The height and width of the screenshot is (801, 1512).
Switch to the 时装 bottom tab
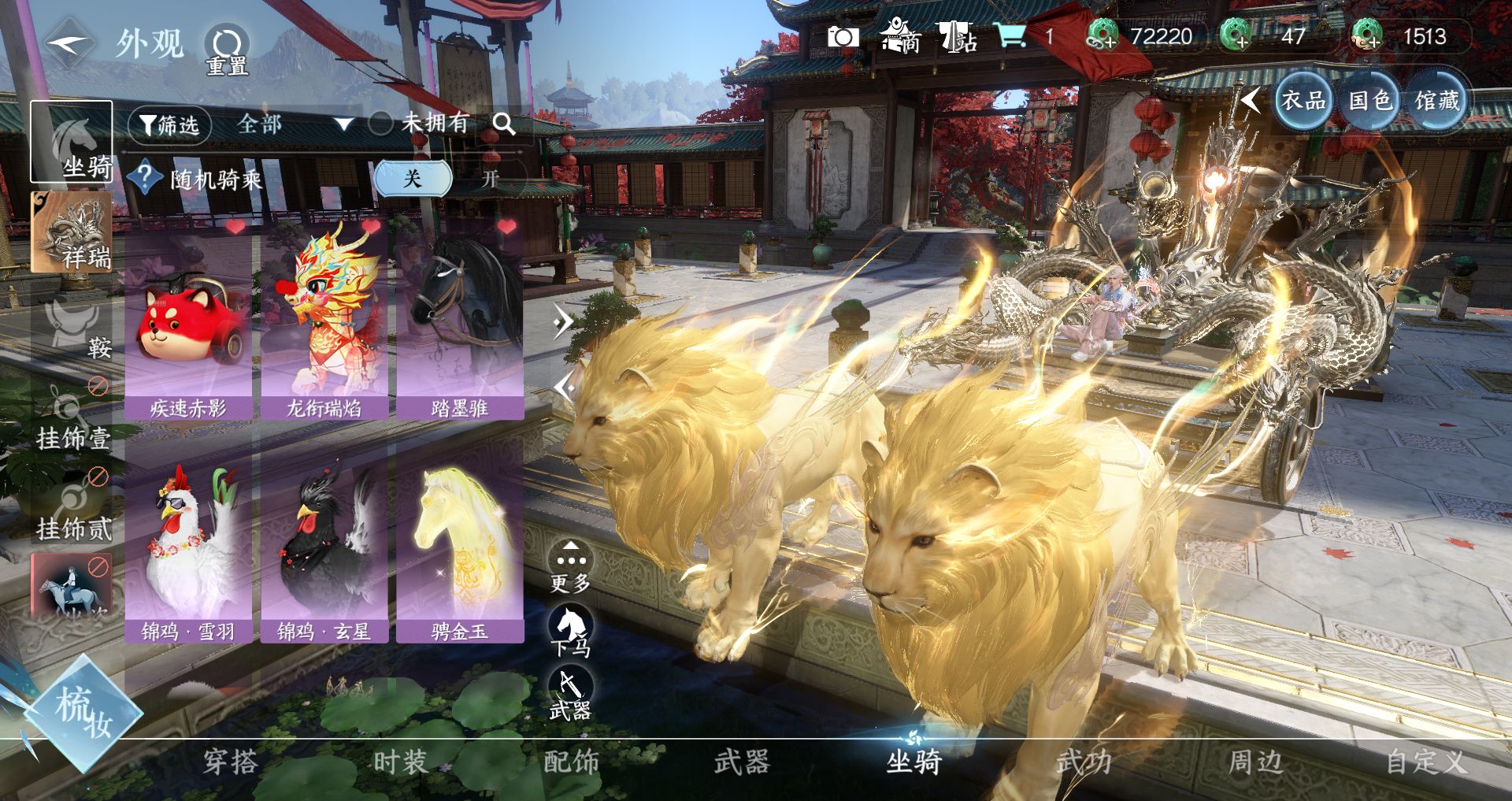pos(400,762)
